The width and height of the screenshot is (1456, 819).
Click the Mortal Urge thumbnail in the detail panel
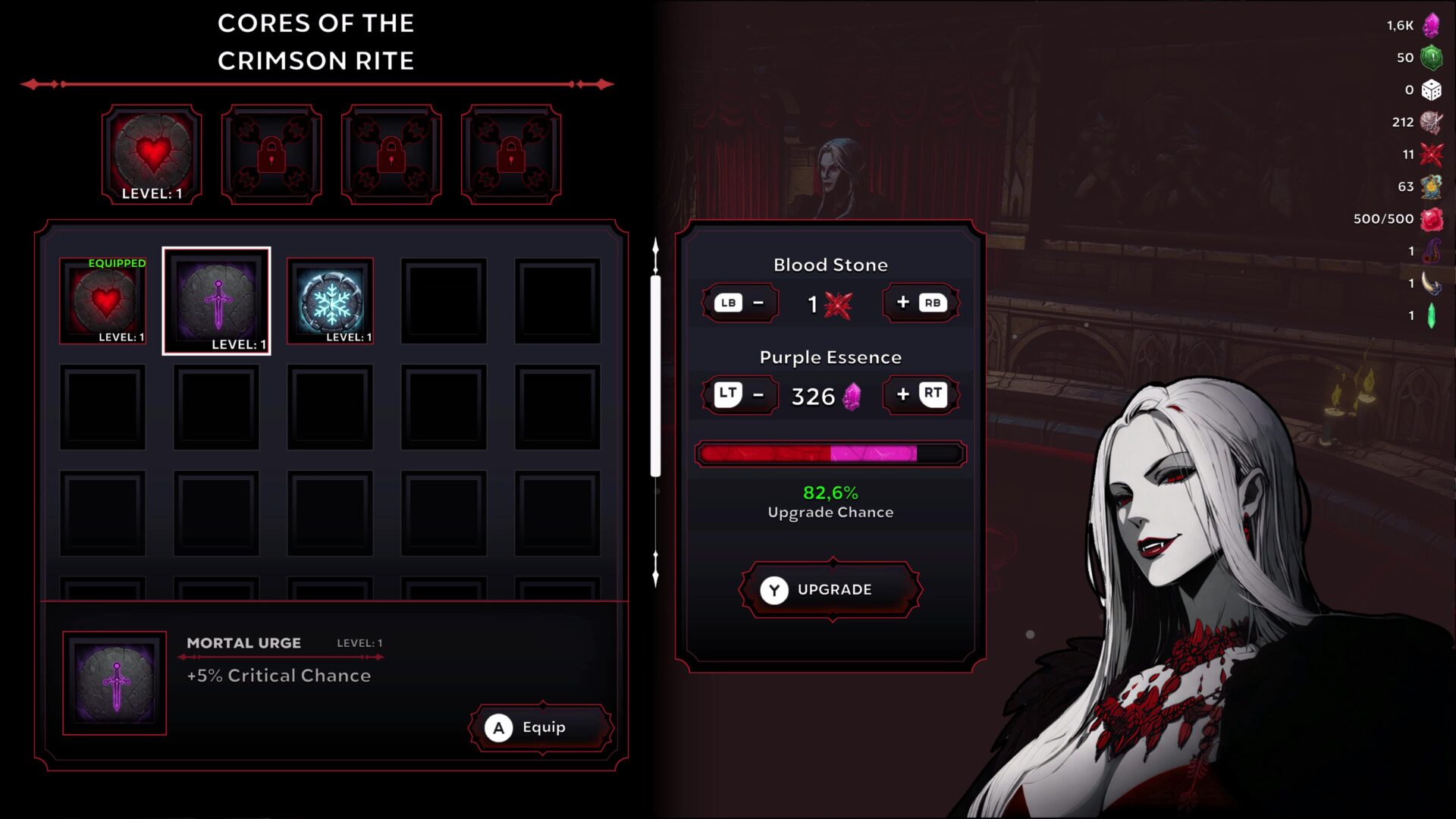point(114,680)
